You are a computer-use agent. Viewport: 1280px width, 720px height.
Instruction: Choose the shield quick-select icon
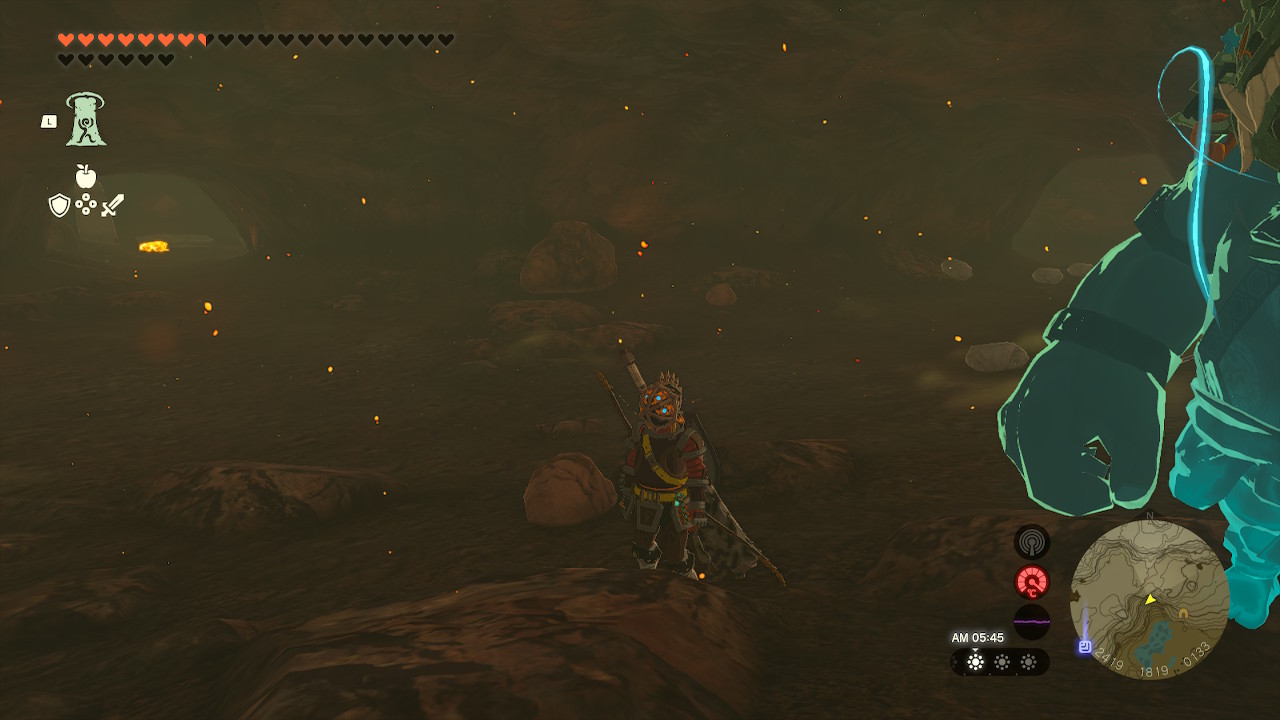pos(59,205)
